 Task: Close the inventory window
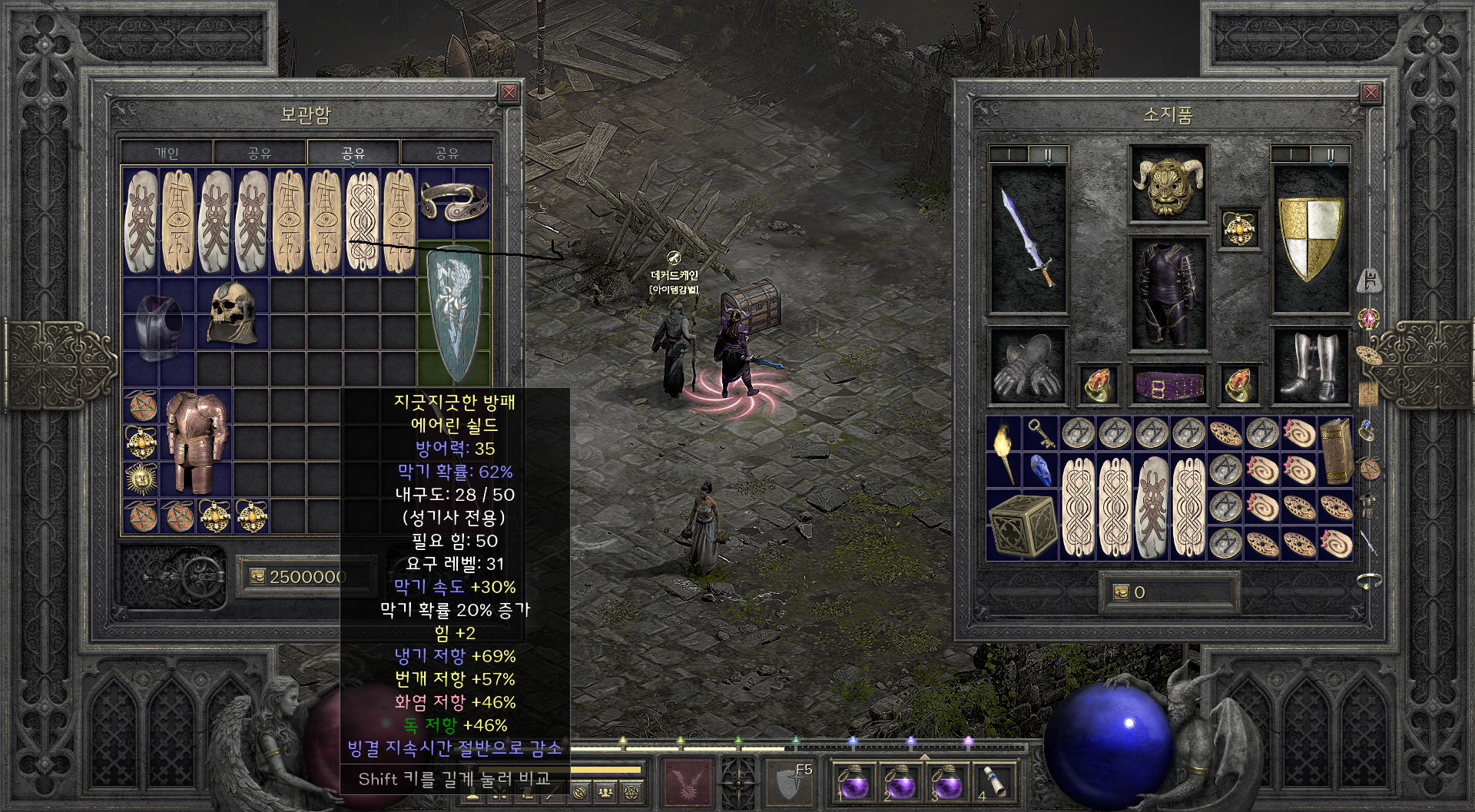(x=1371, y=94)
